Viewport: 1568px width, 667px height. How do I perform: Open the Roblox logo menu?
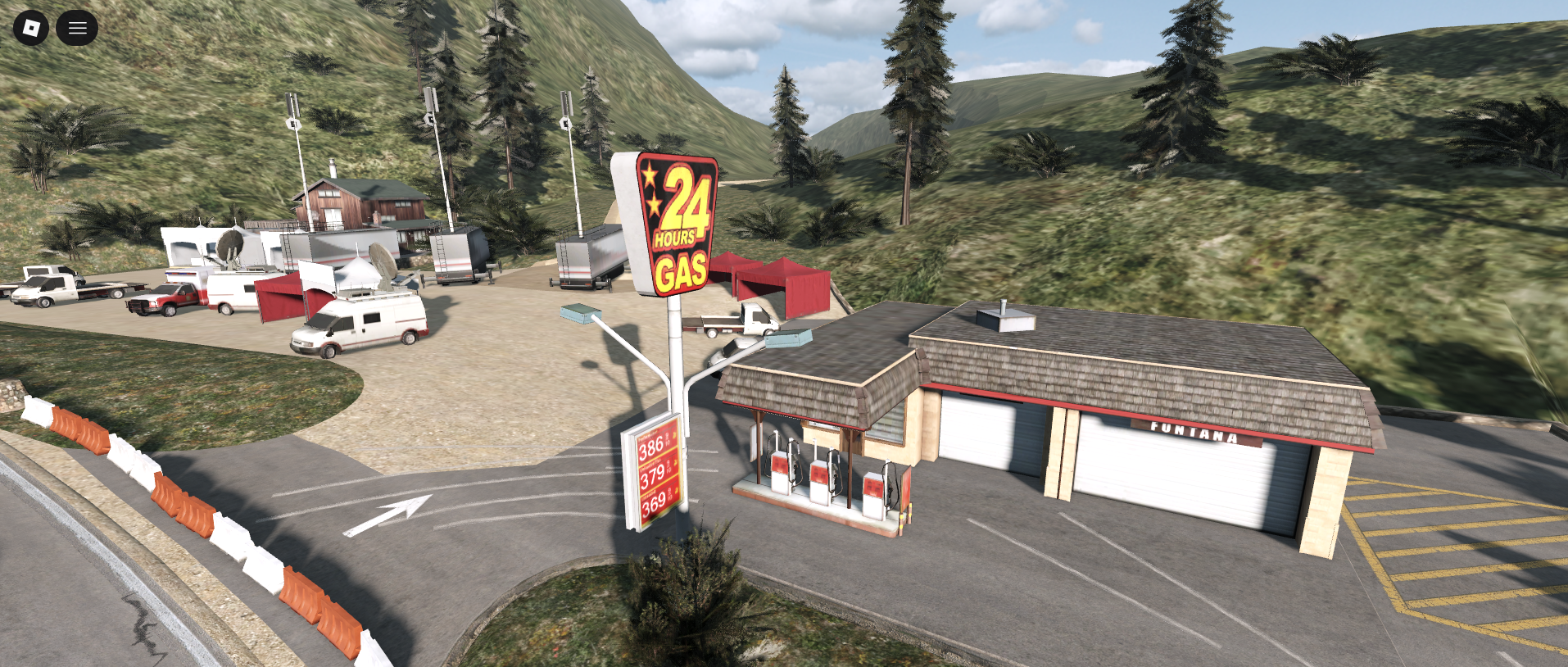[31, 29]
